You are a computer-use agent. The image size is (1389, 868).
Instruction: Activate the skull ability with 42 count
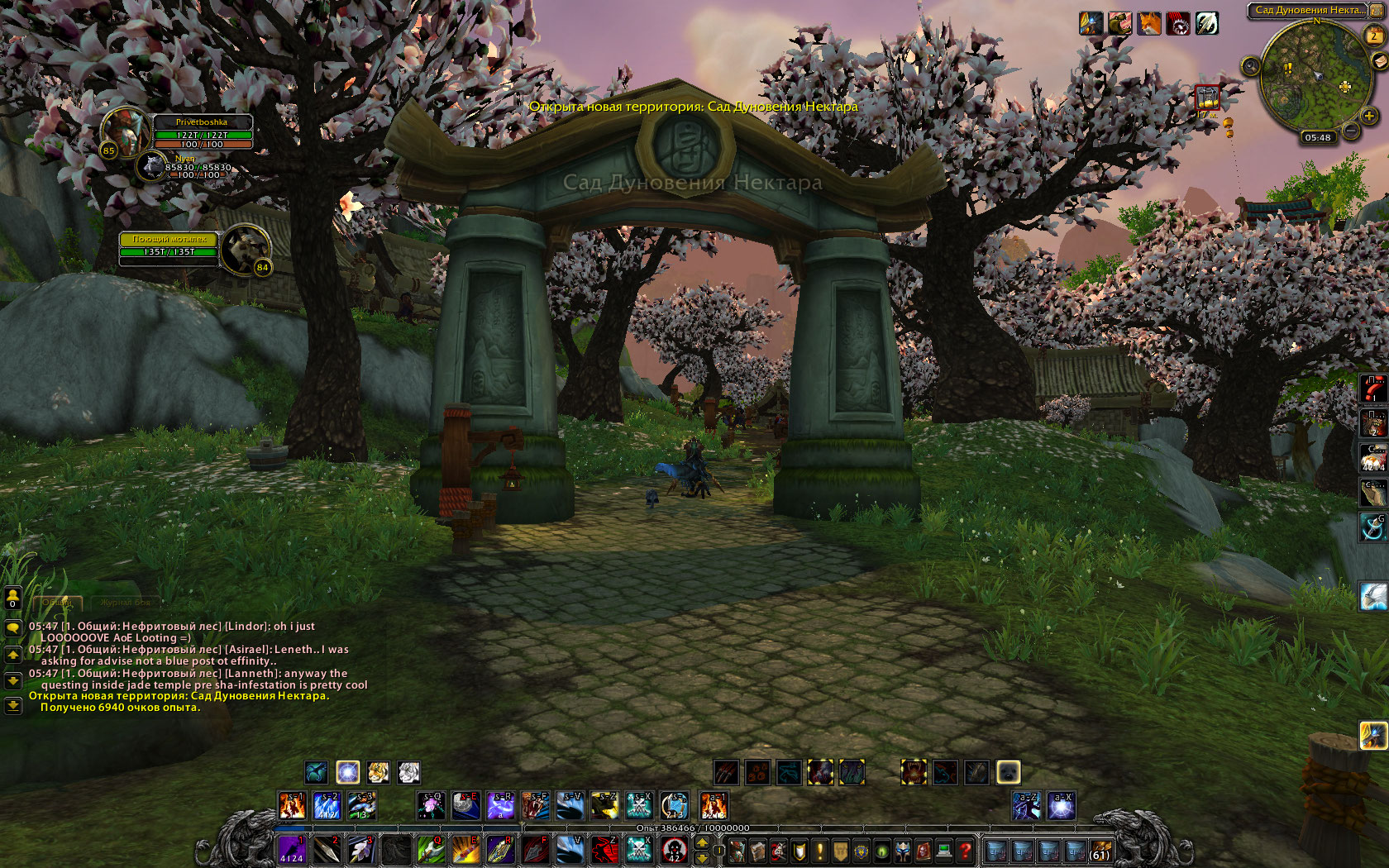(674, 850)
